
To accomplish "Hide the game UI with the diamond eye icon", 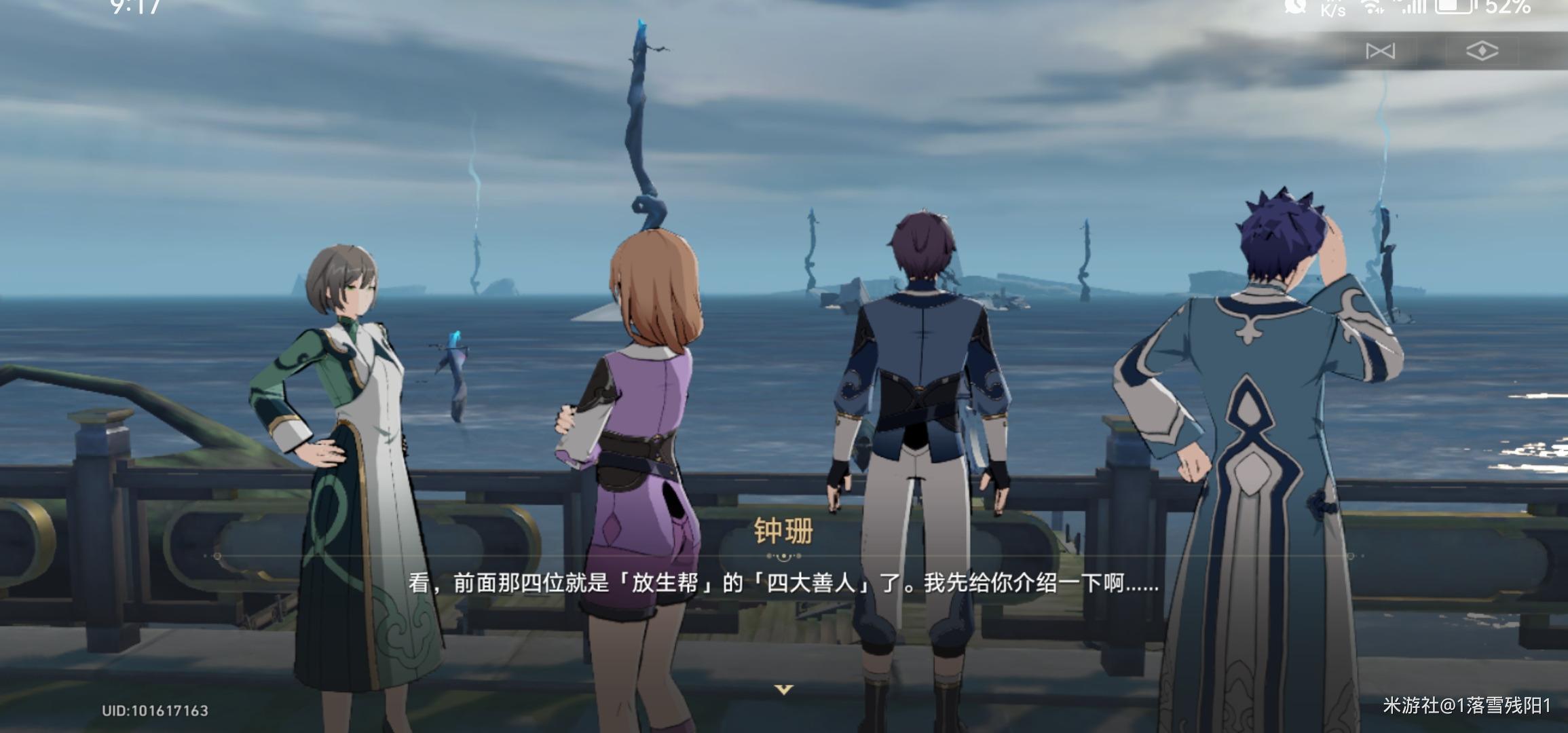I will tap(1483, 52).
